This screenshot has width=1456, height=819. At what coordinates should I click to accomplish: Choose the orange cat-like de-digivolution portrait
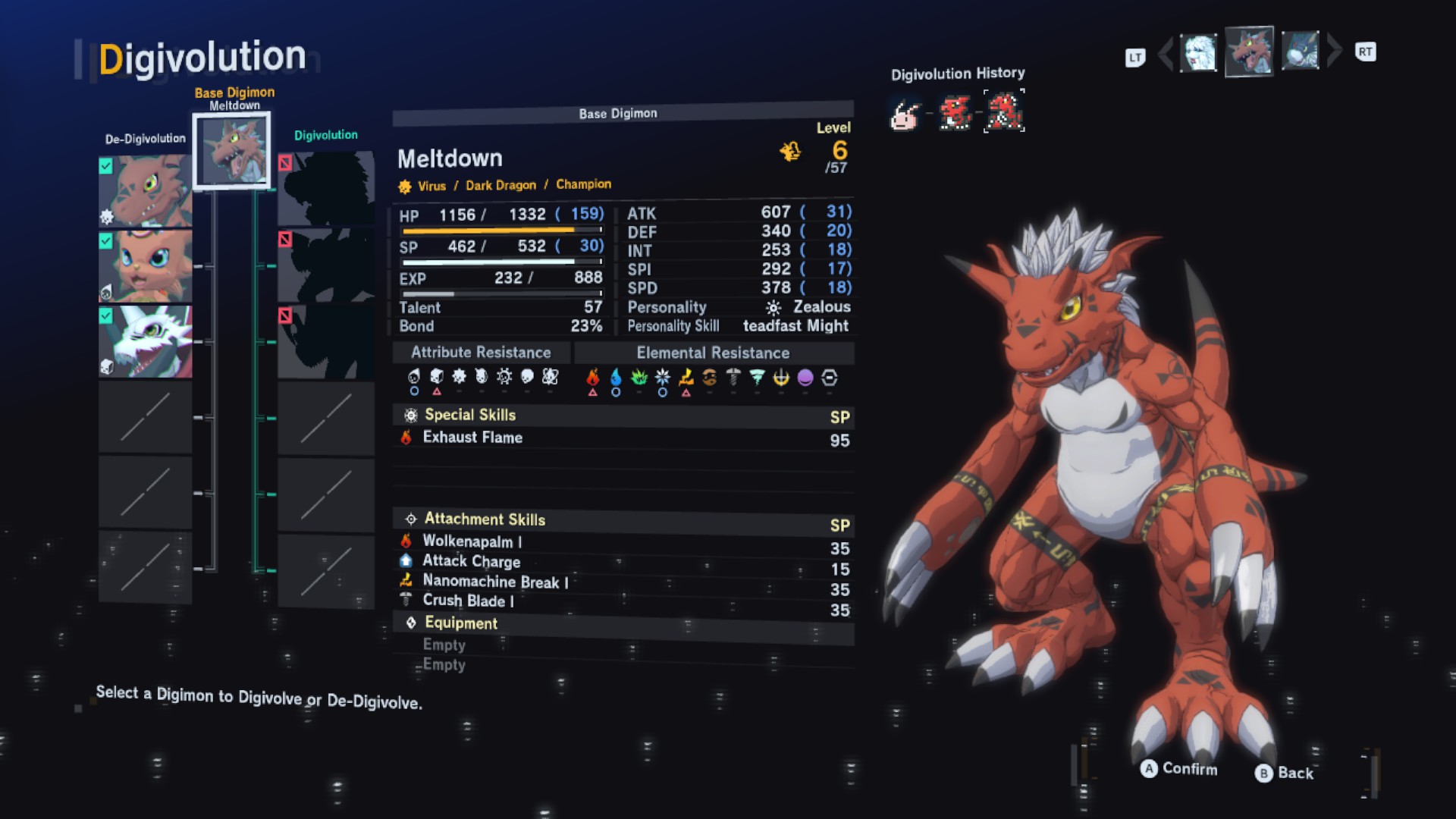145,266
